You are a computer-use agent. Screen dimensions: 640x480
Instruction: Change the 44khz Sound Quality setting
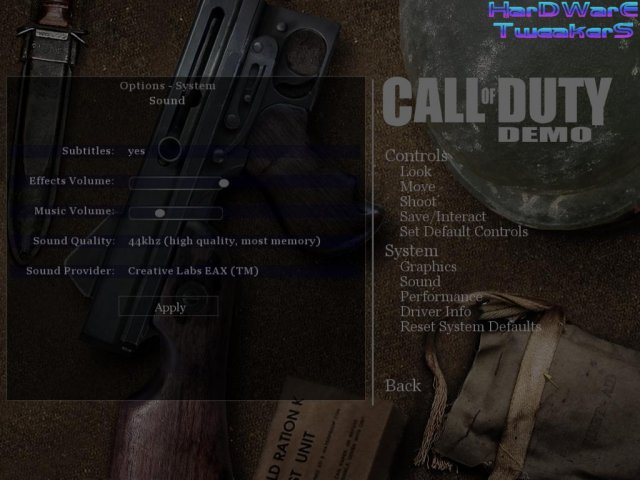(x=224, y=241)
